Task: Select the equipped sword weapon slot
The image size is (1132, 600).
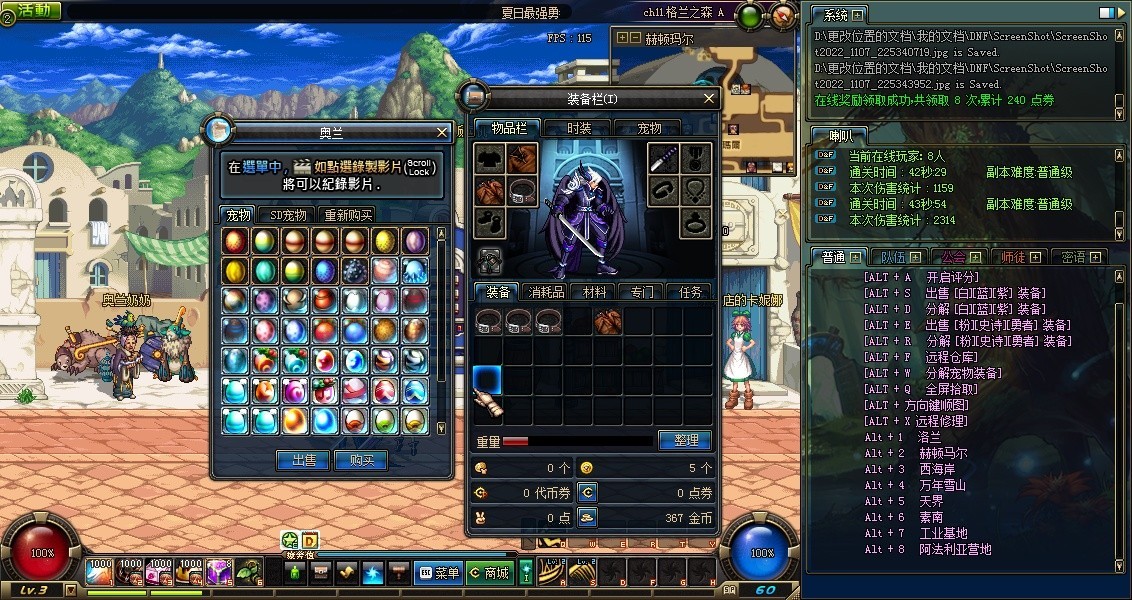Action: point(665,158)
